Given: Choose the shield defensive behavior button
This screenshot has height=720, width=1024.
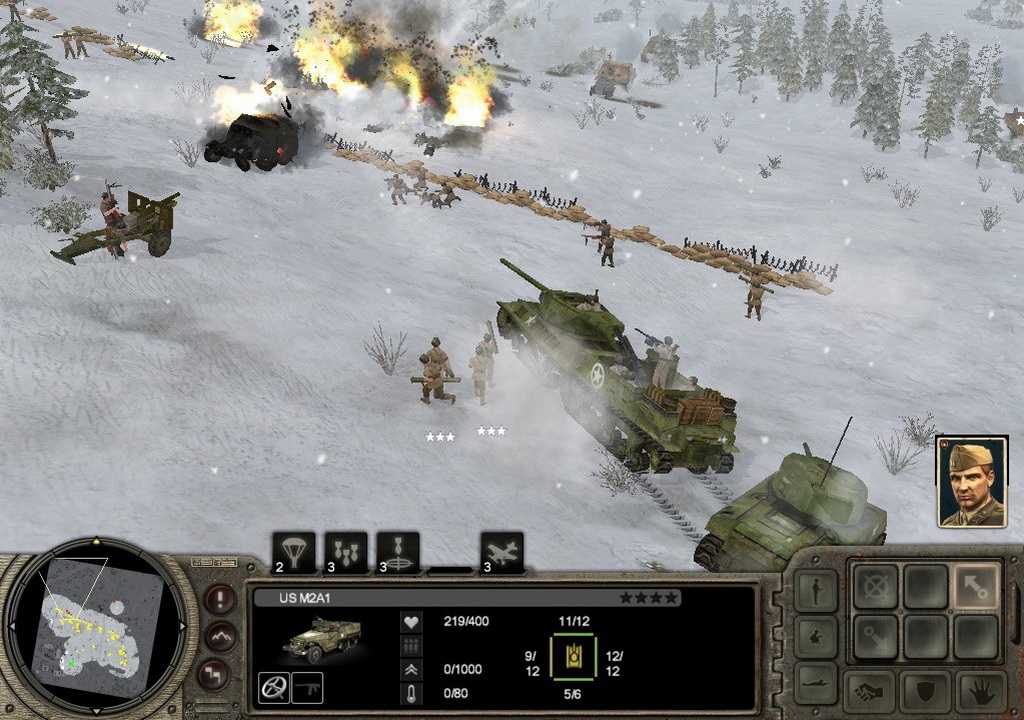Looking at the screenshot, I should (x=925, y=691).
